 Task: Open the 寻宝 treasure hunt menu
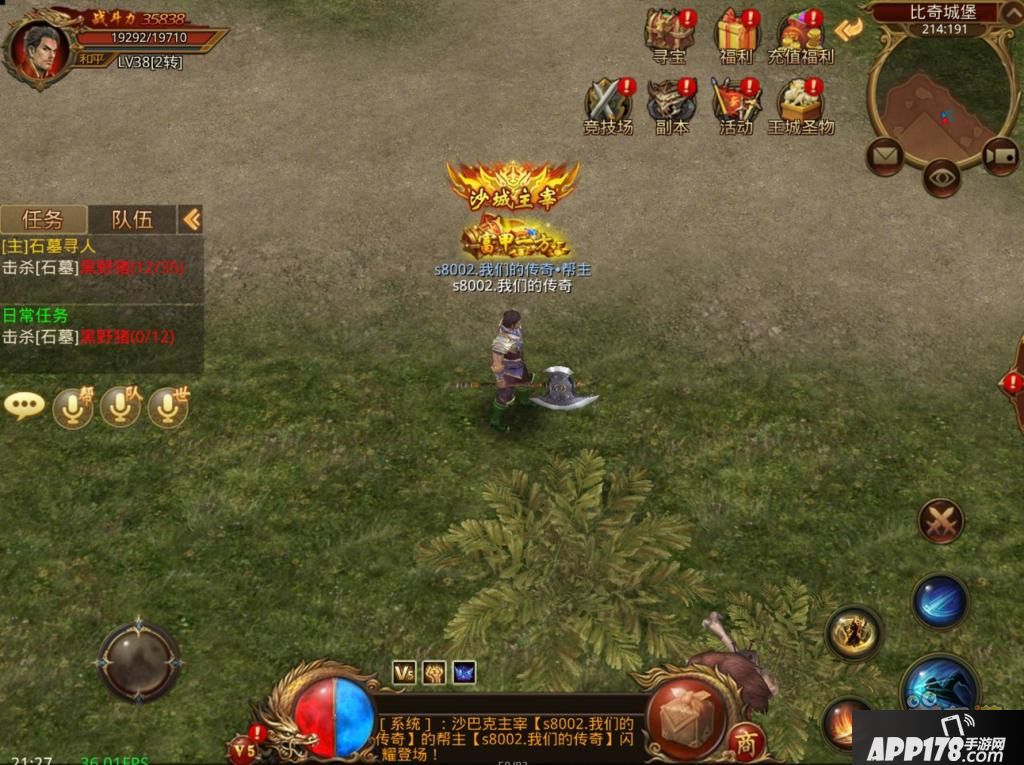click(669, 36)
